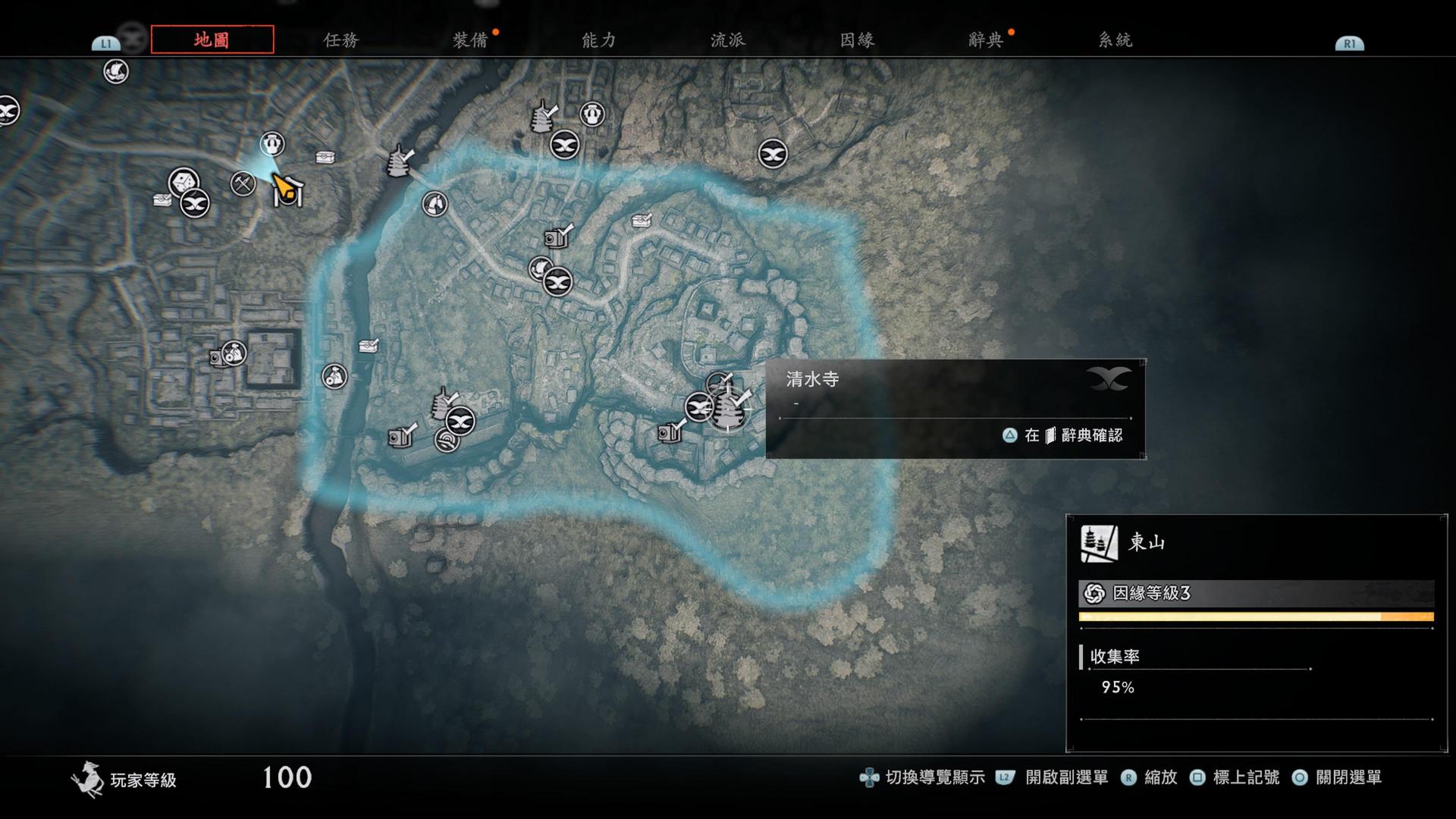Click the orange player position arrow
Screen dimensions: 1456x819
coord(282,186)
